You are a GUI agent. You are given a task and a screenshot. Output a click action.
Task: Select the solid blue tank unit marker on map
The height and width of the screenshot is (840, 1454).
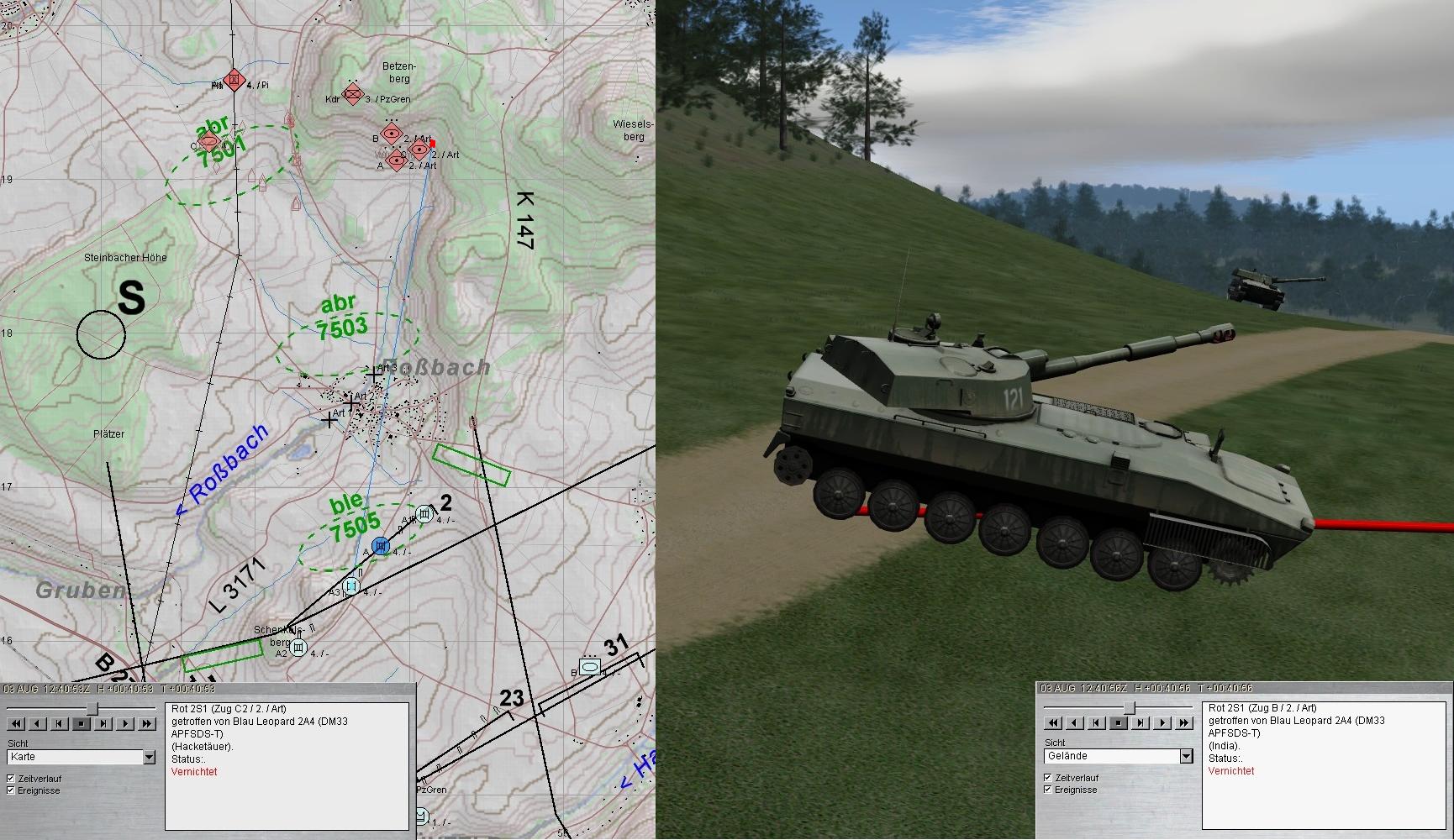(x=381, y=547)
